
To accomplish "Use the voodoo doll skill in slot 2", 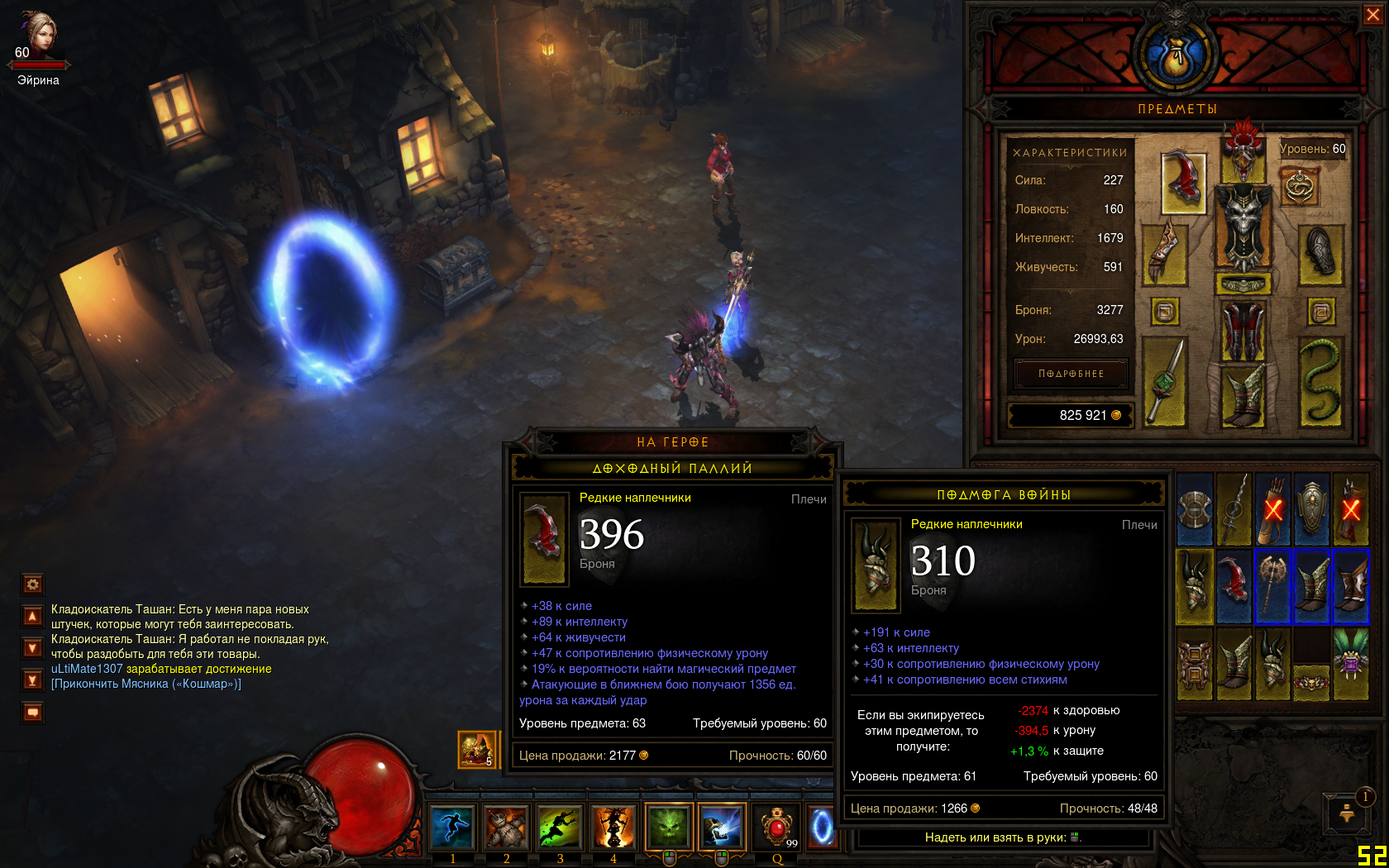I will (x=506, y=827).
